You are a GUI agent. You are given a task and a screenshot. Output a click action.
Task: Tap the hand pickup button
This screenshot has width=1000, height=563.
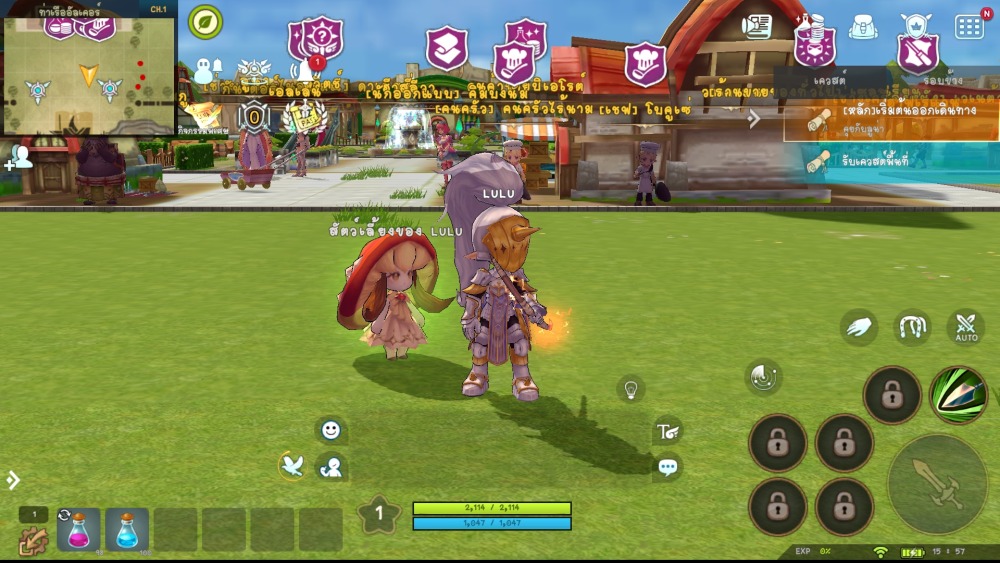pyautogui.click(x=859, y=326)
